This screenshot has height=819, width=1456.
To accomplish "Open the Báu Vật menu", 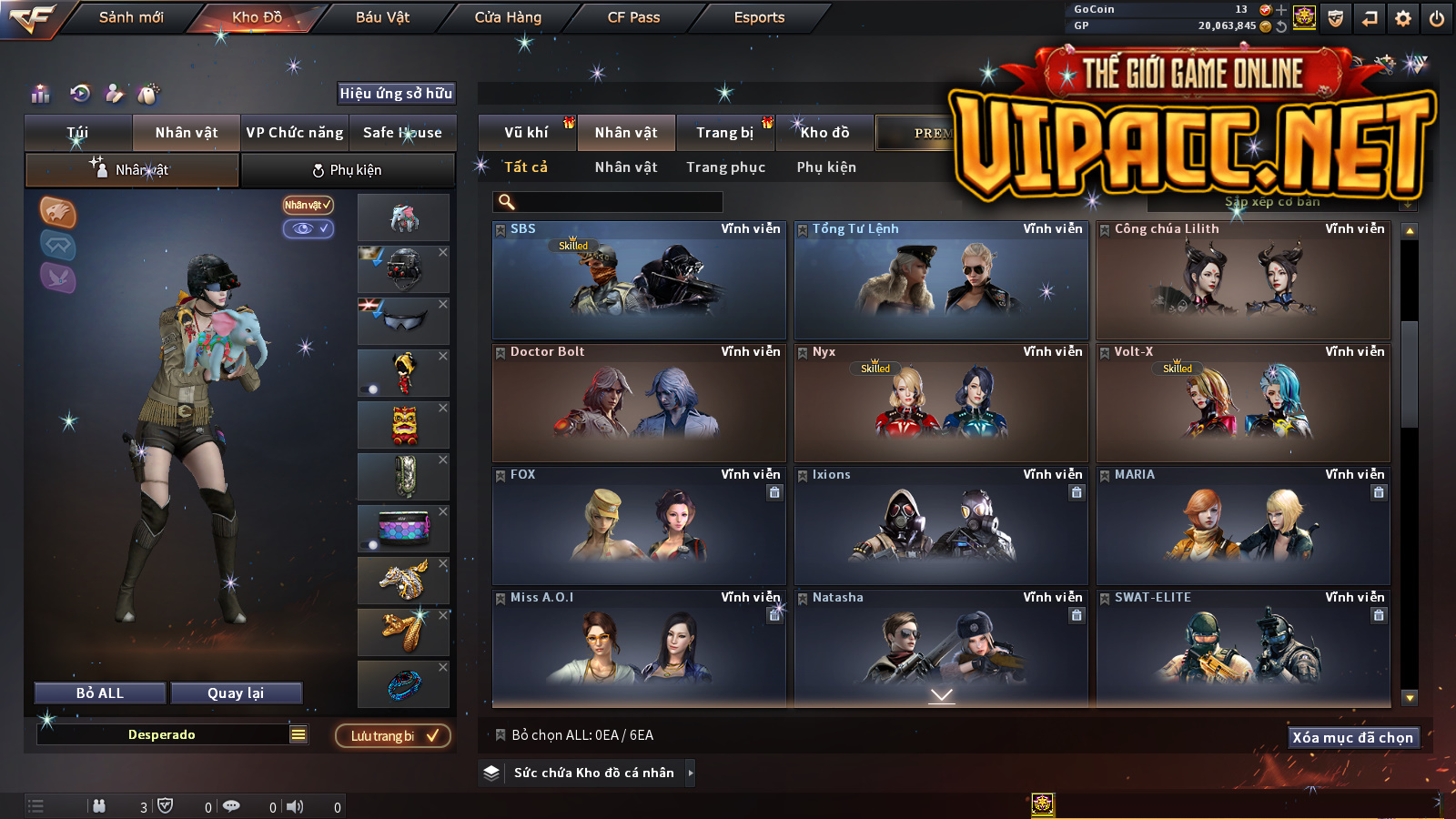I will pos(382,17).
